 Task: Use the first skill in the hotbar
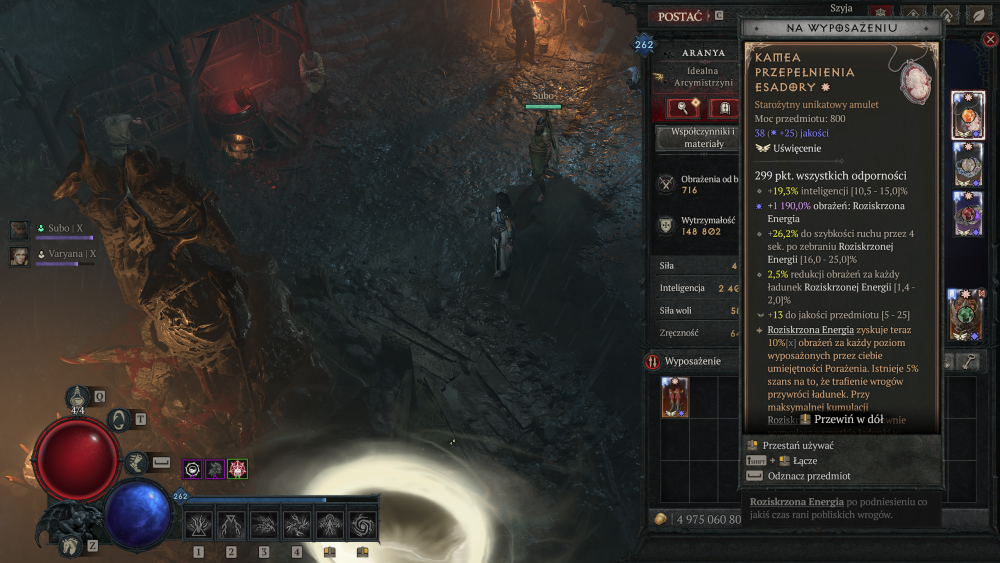tap(199, 524)
